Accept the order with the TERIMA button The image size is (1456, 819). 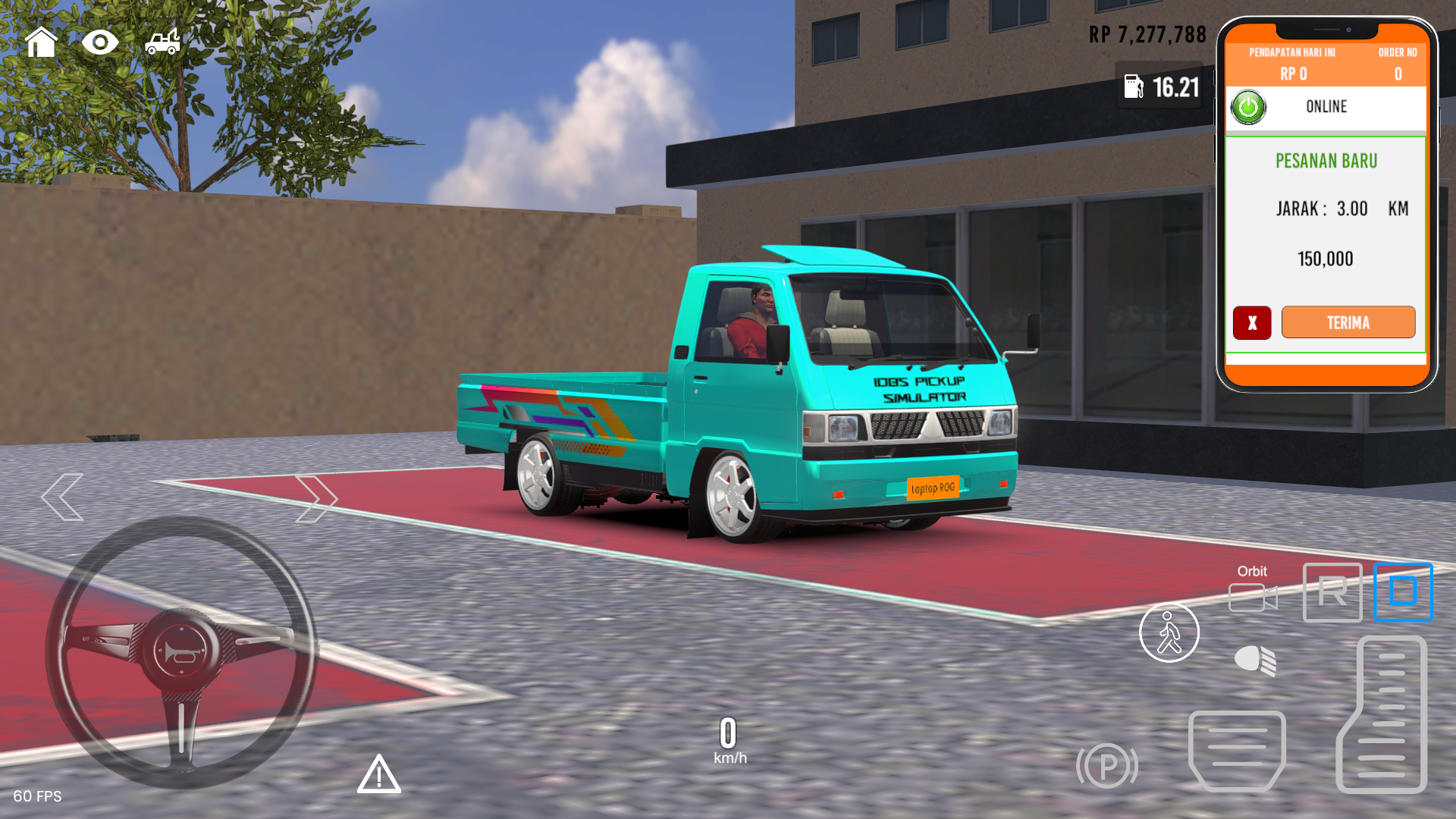(x=1348, y=322)
